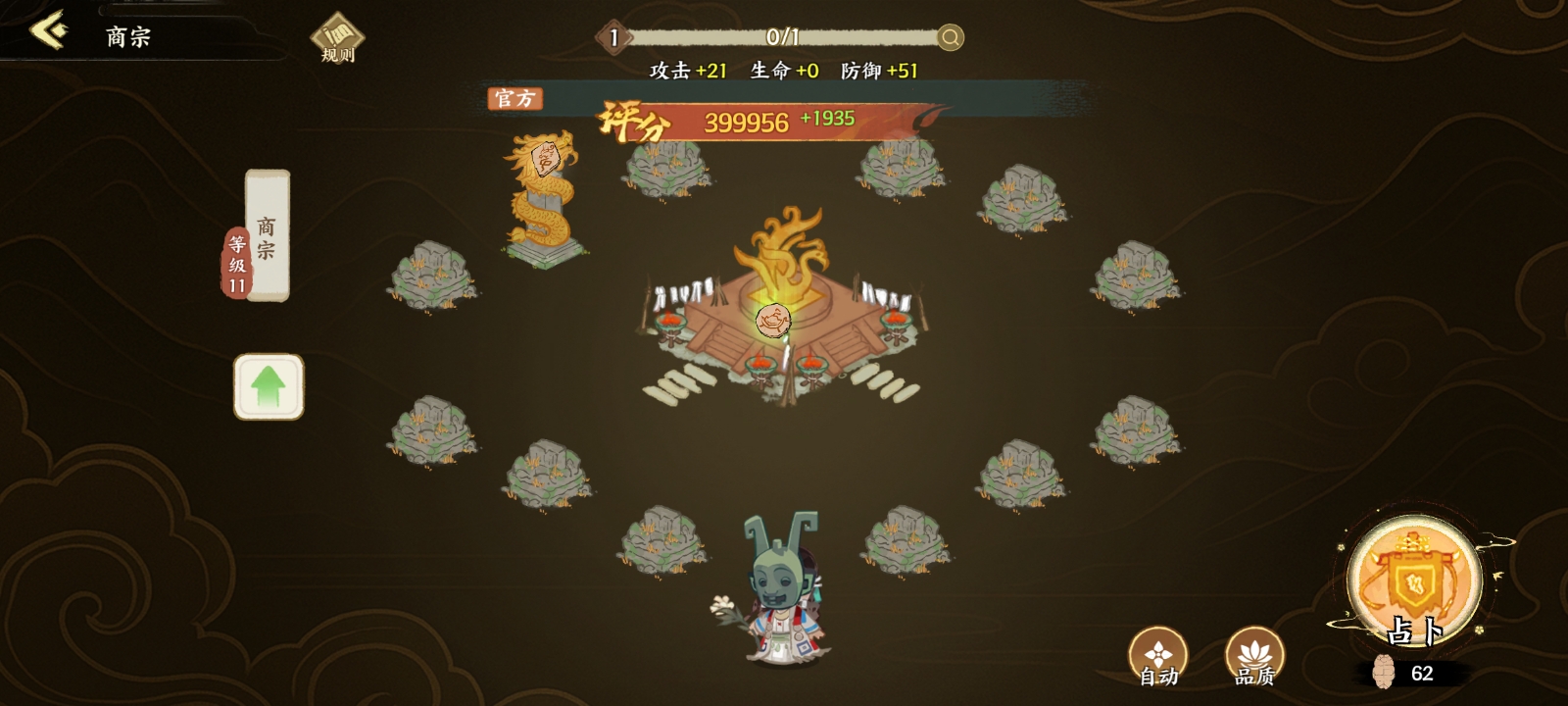
Task: Click the turtle shell currency icon showing 62
Action: 1383,672
